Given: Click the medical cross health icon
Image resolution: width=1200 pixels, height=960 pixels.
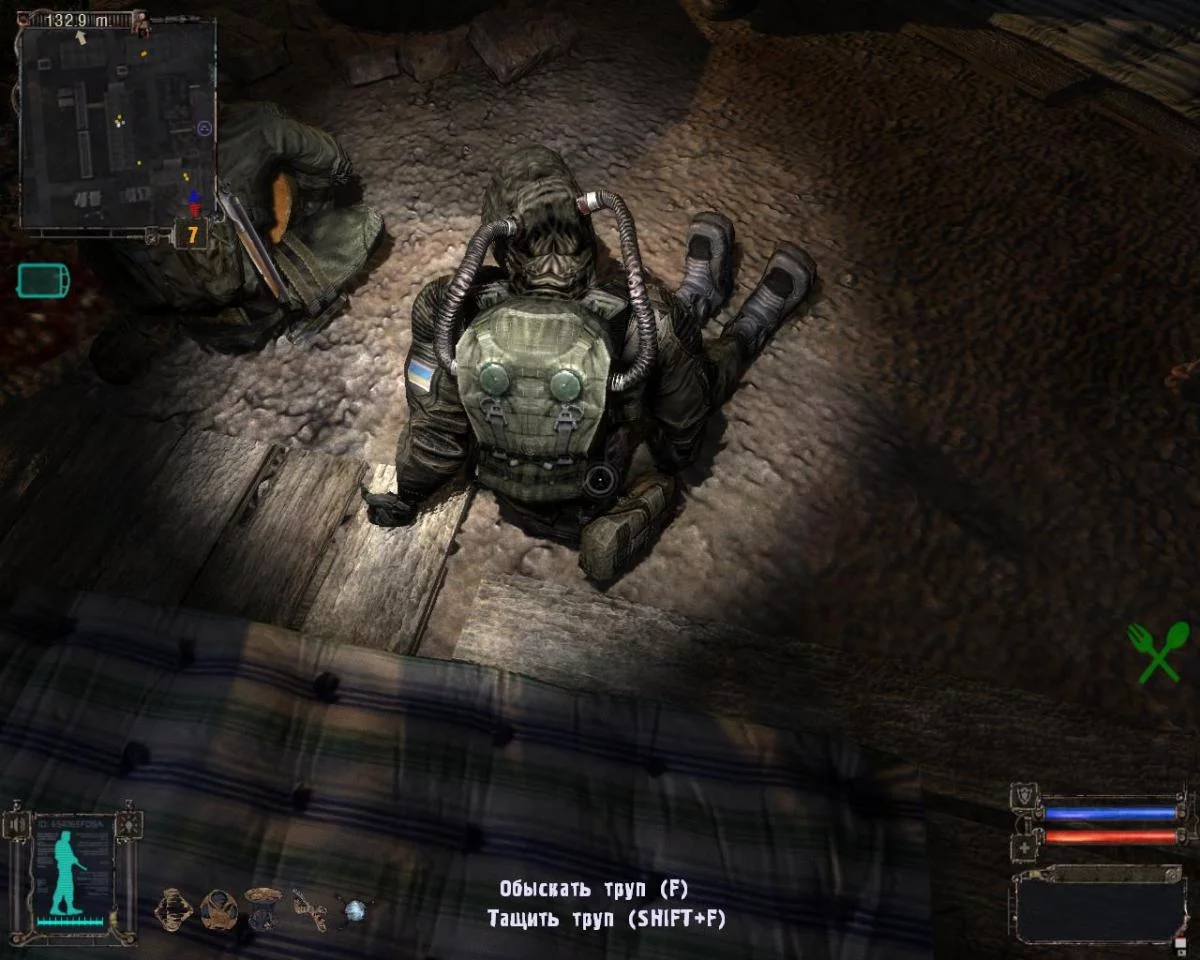Looking at the screenshot, I should (1023, 846).
